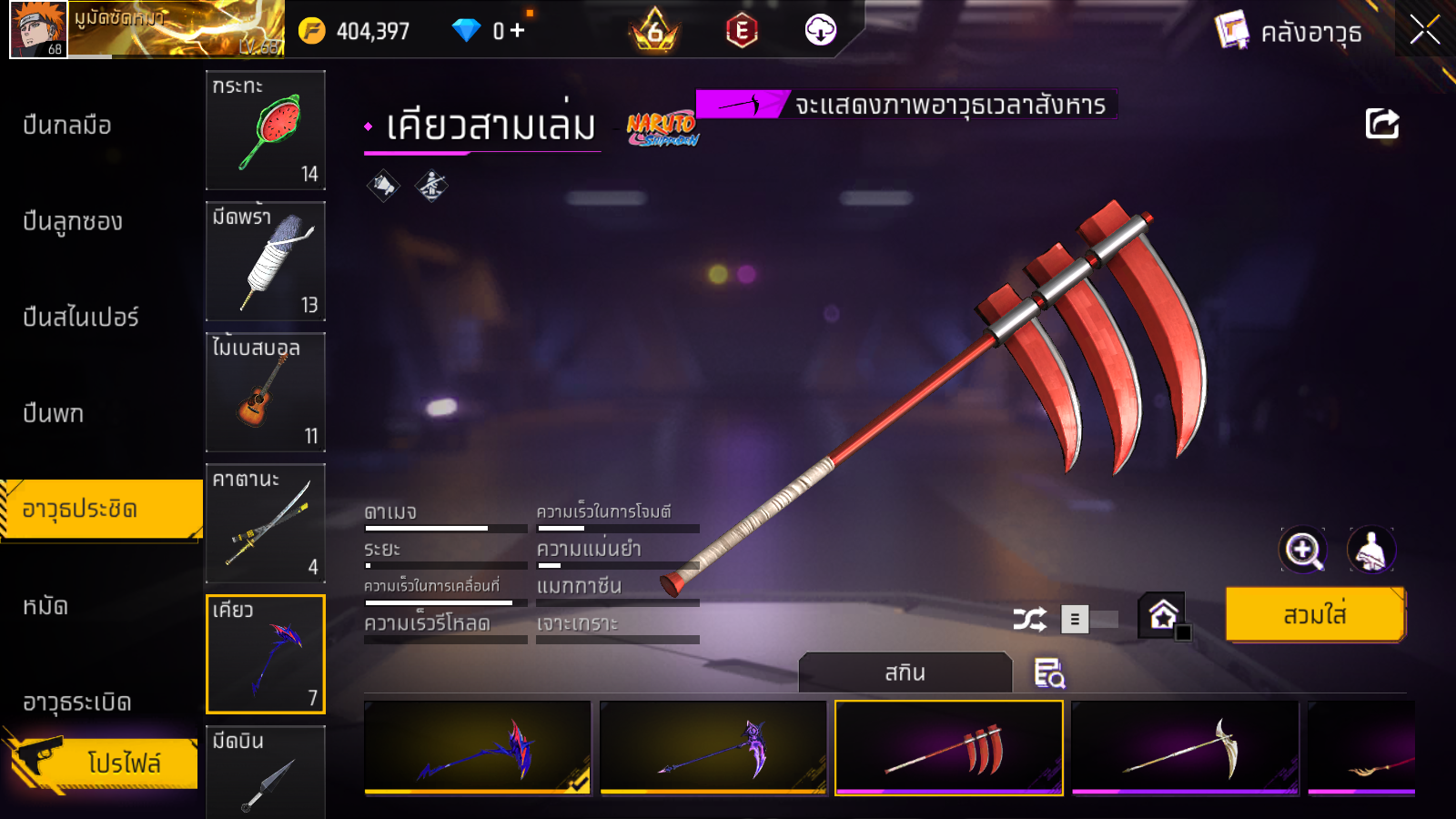
Task: Open the ปืนพก pistol category
Action: tap(54, 413)
